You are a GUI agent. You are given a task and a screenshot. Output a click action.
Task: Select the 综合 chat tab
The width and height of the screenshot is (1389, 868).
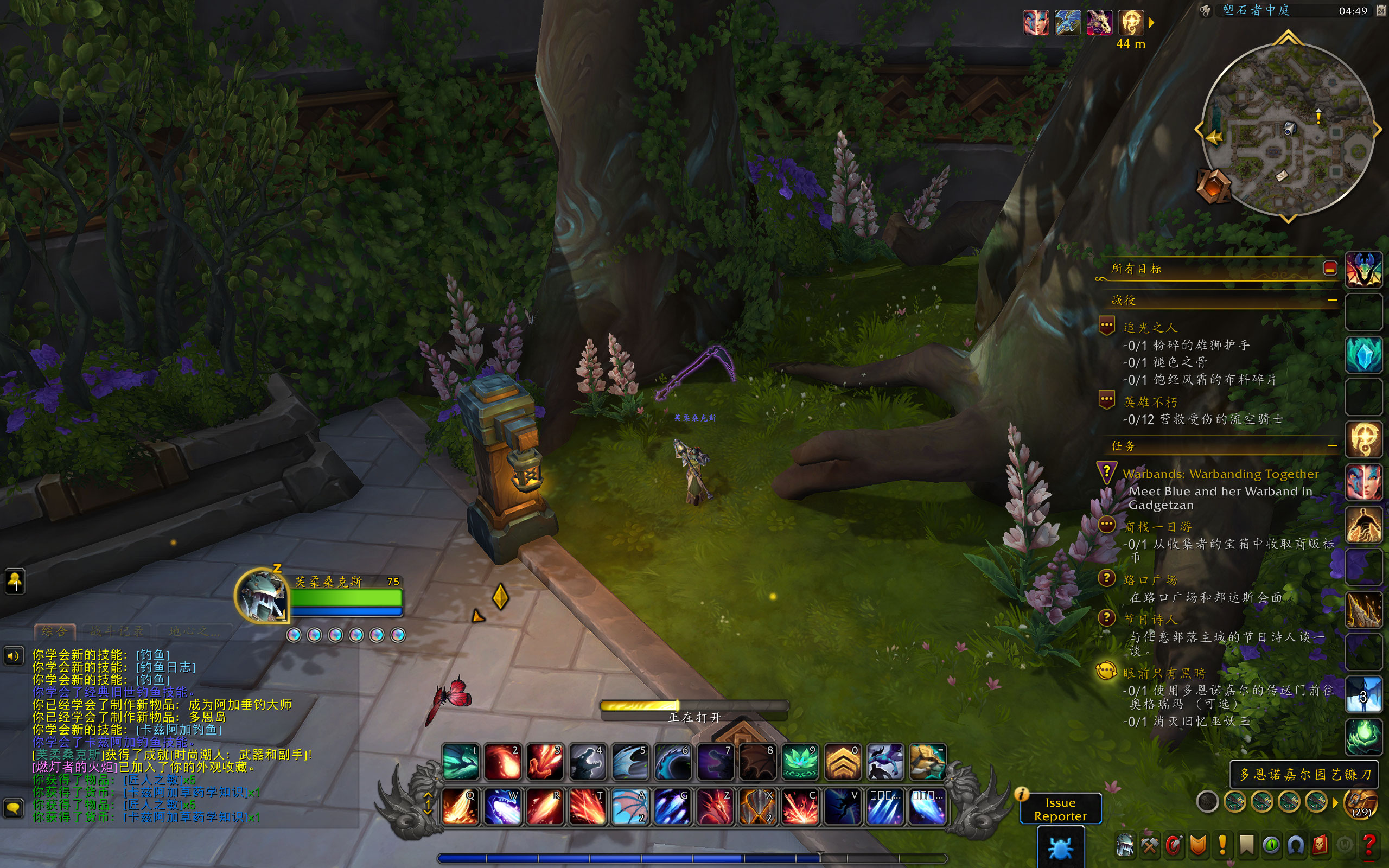tap(54, 631)
